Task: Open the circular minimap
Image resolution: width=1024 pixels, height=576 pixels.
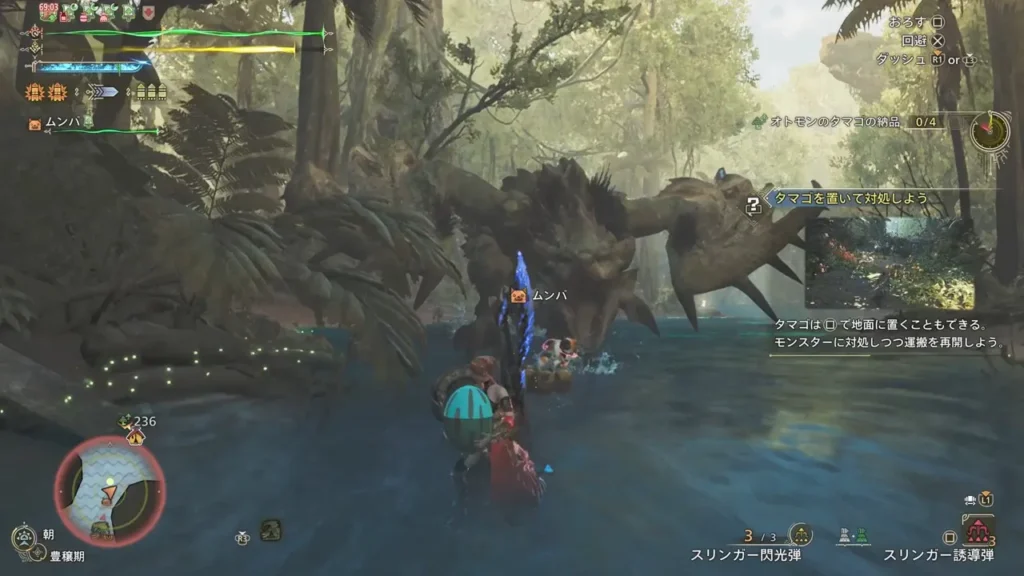Action: [109, 492]
